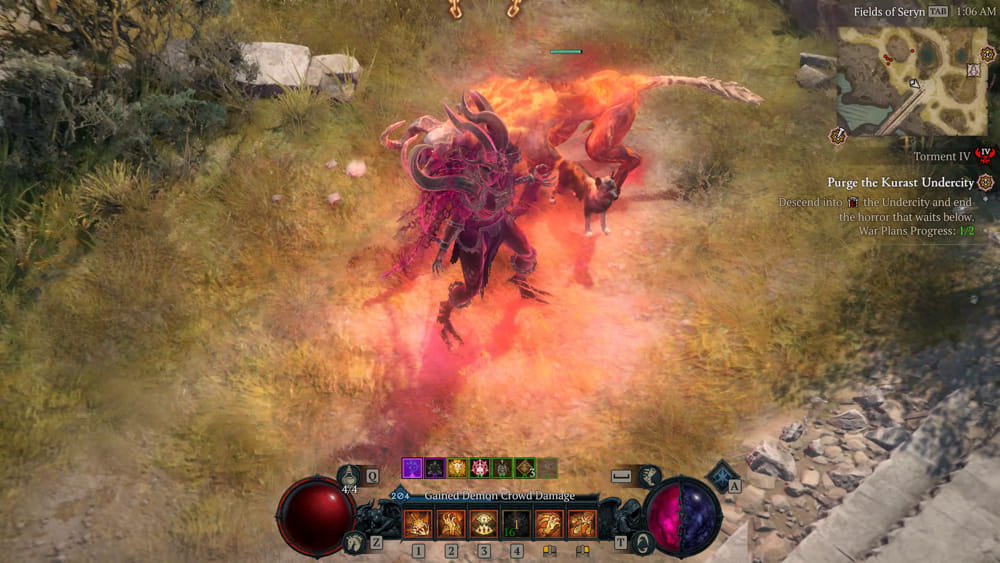This screenshot has width=1000, height=563.
Task: Activate the first skill slot ability
Action: pos(417,524)
